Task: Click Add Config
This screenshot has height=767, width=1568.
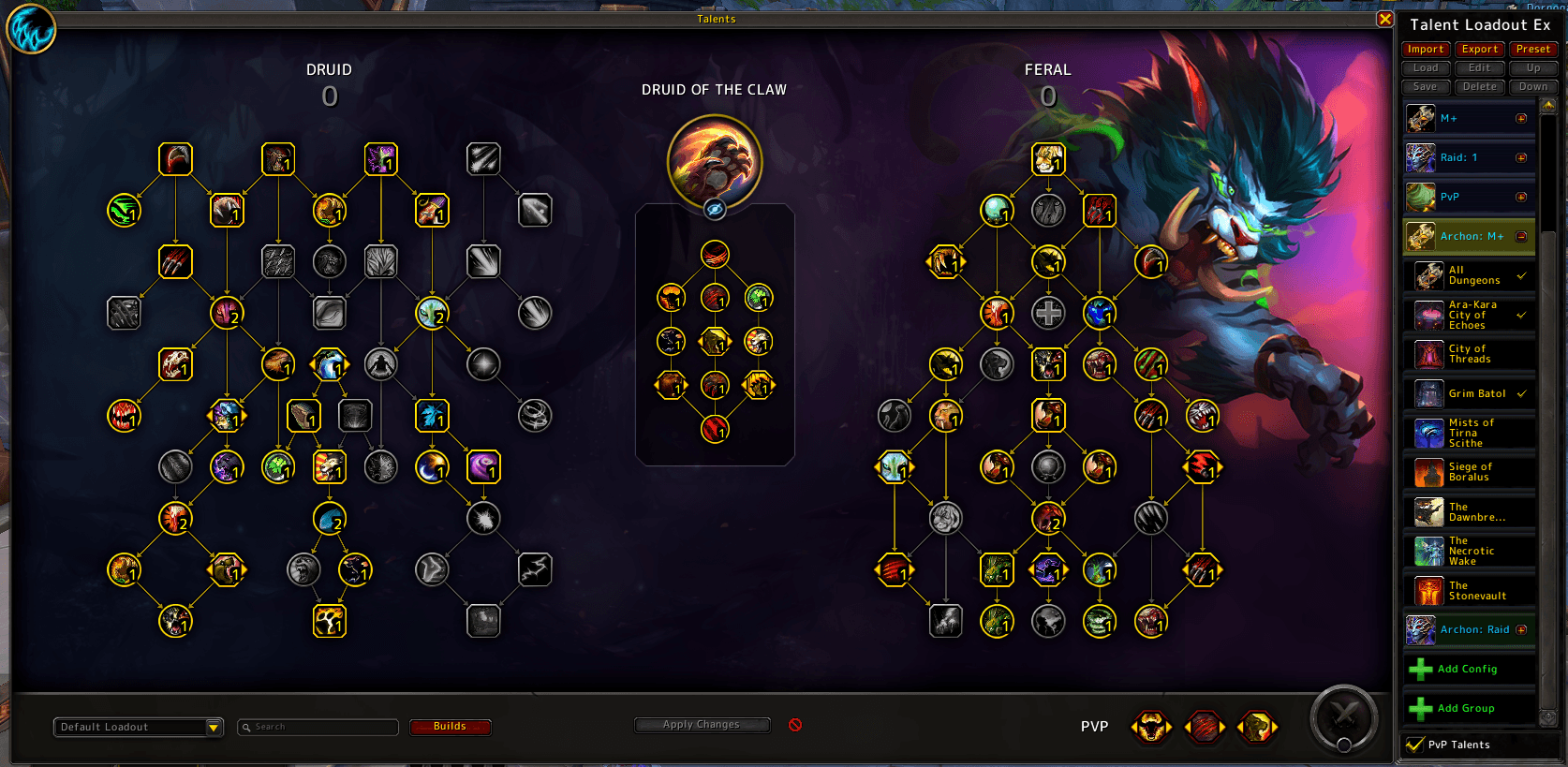Action: pos(1467,670)
